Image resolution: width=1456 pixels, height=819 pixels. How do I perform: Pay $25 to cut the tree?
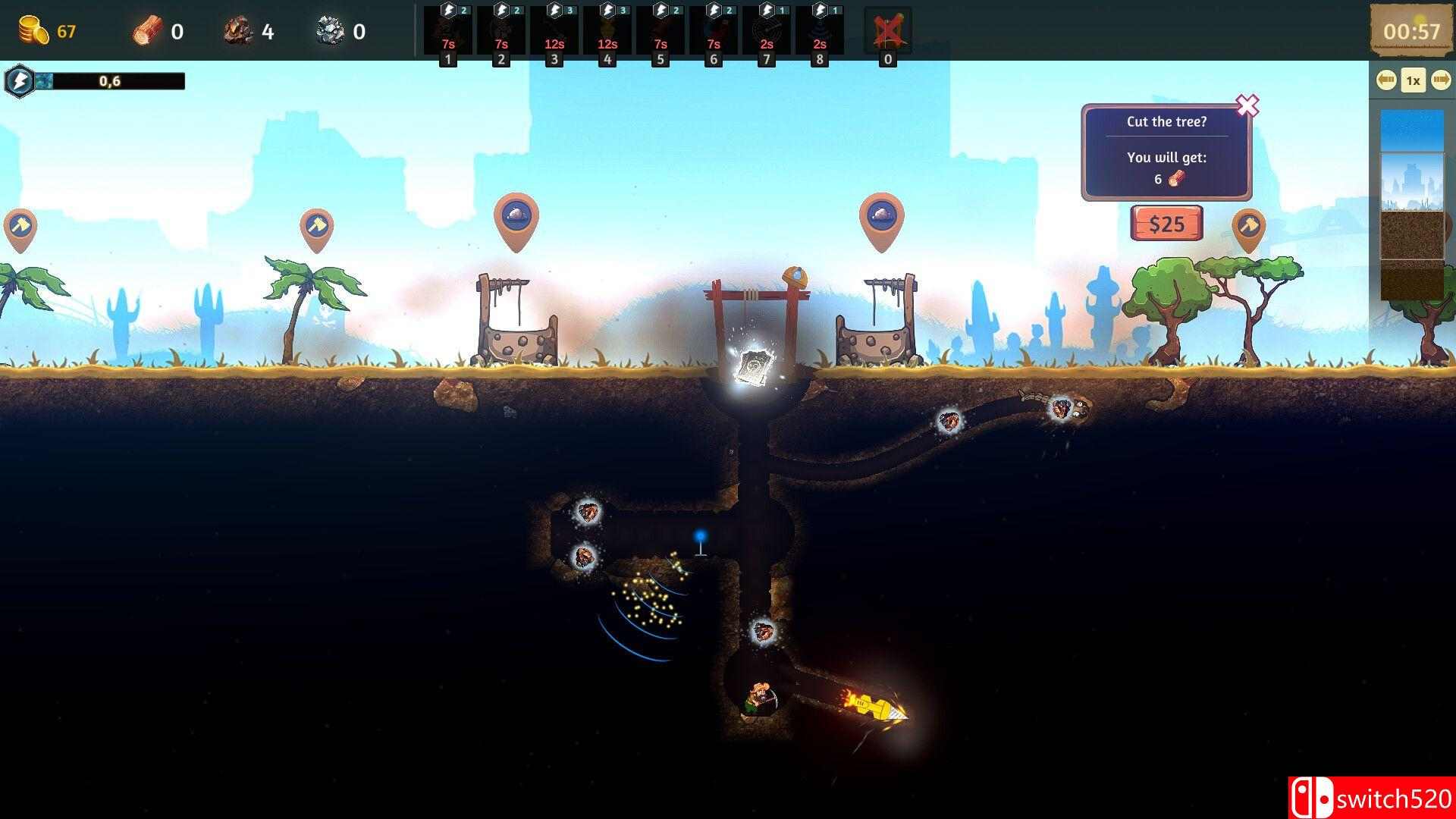pyautogui.click(x=1167, y=224)
